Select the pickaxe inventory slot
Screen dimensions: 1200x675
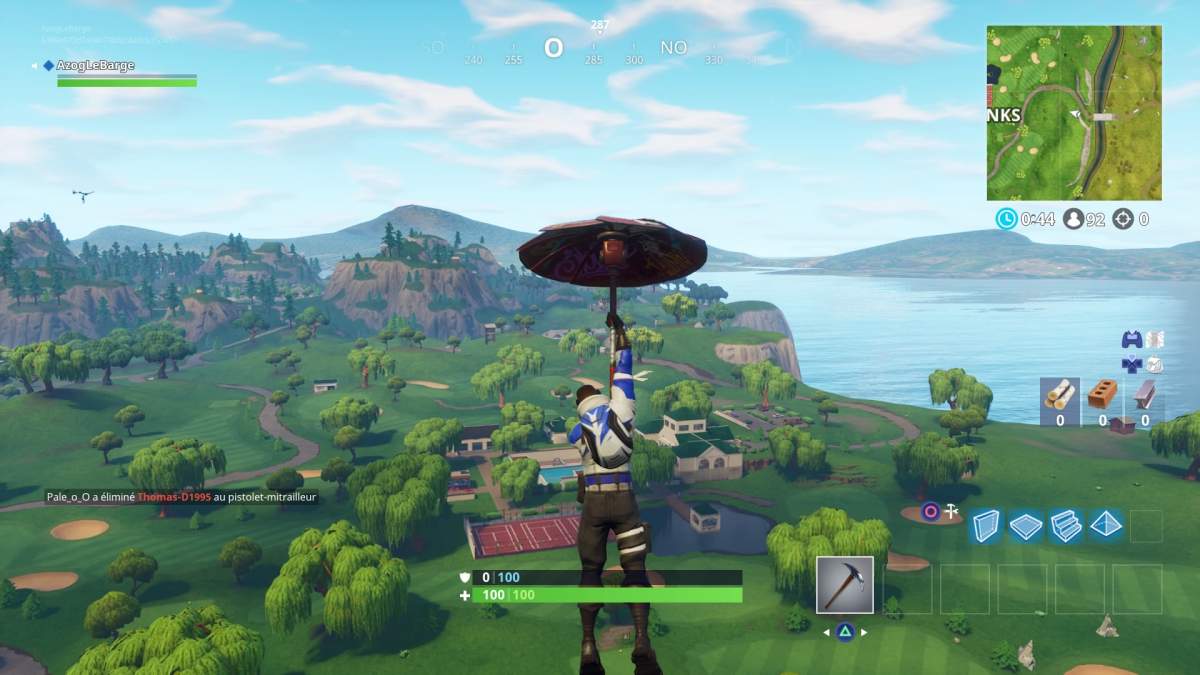tap(845, 585)
